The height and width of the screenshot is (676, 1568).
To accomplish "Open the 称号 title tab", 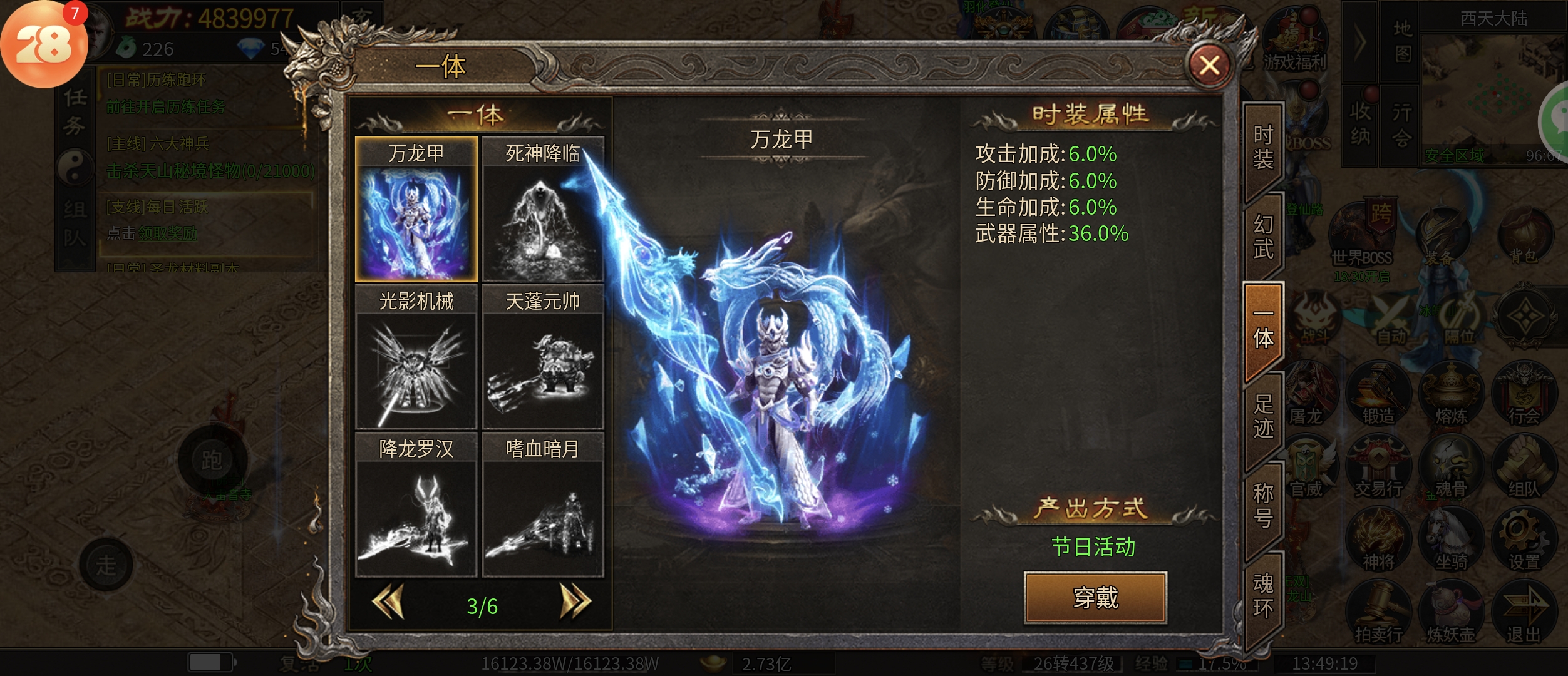I will point(1263,506).
